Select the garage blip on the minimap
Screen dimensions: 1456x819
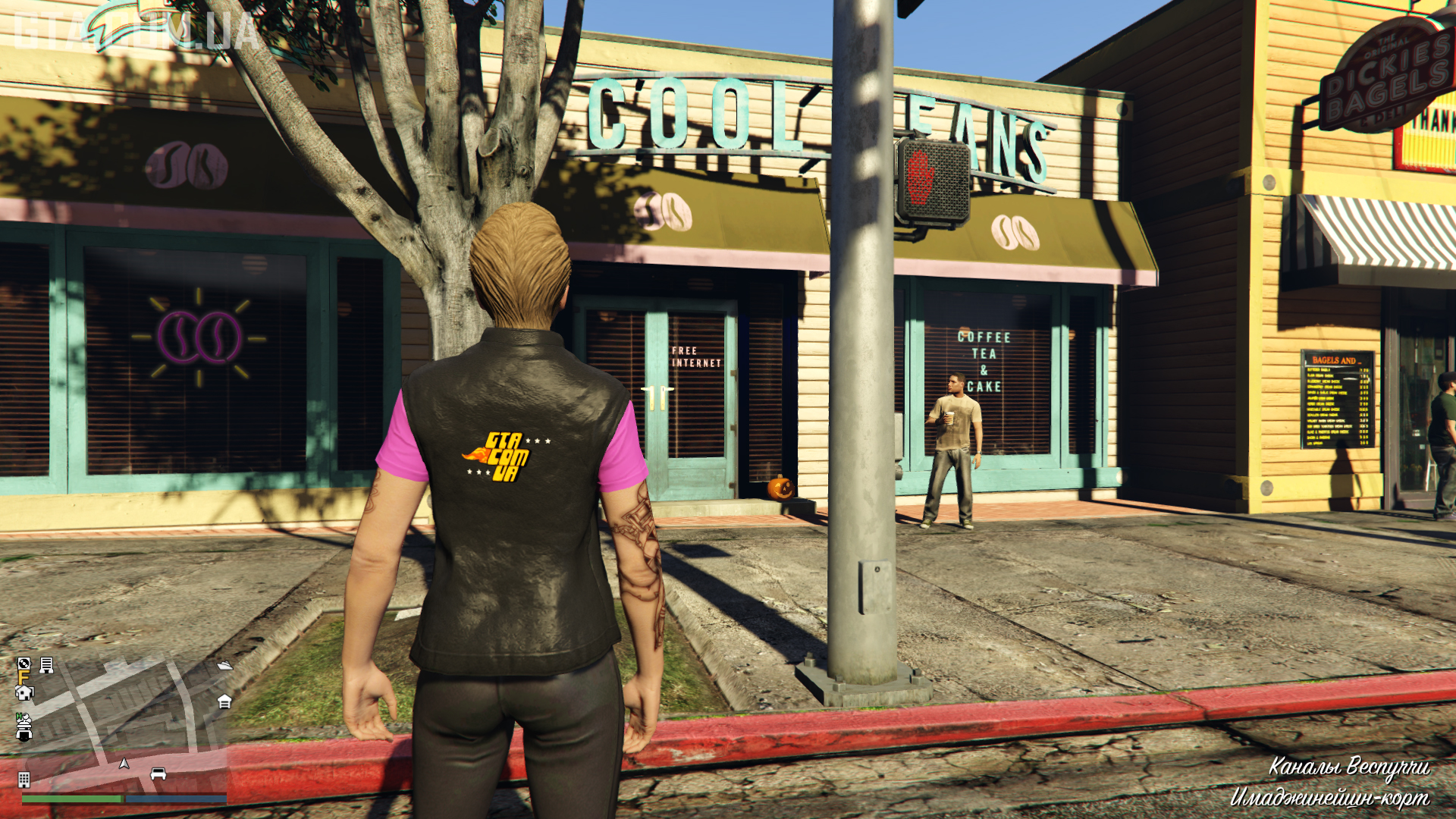(x=224, y=701)
